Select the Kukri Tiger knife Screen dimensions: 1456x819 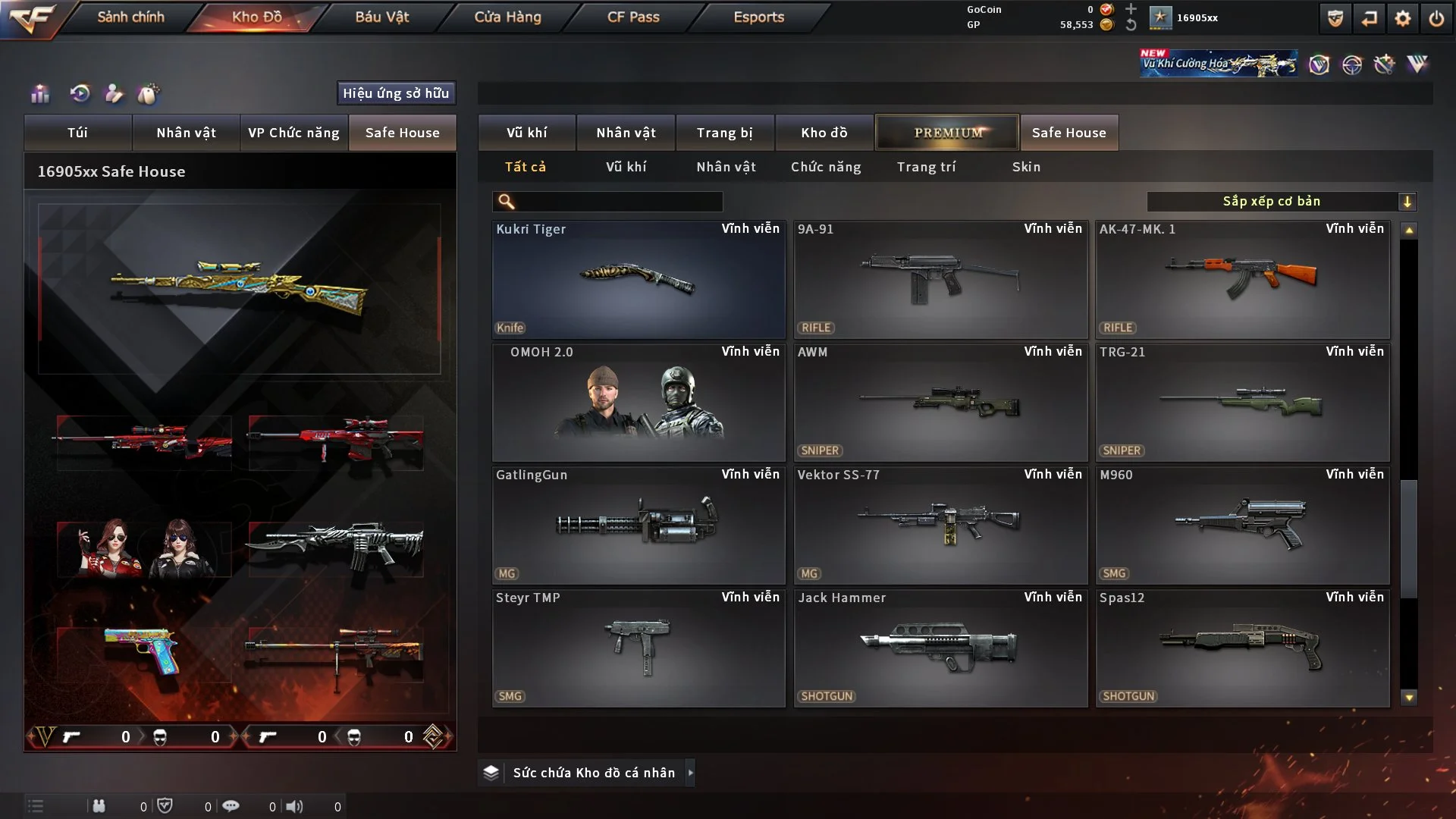[638, 279]
